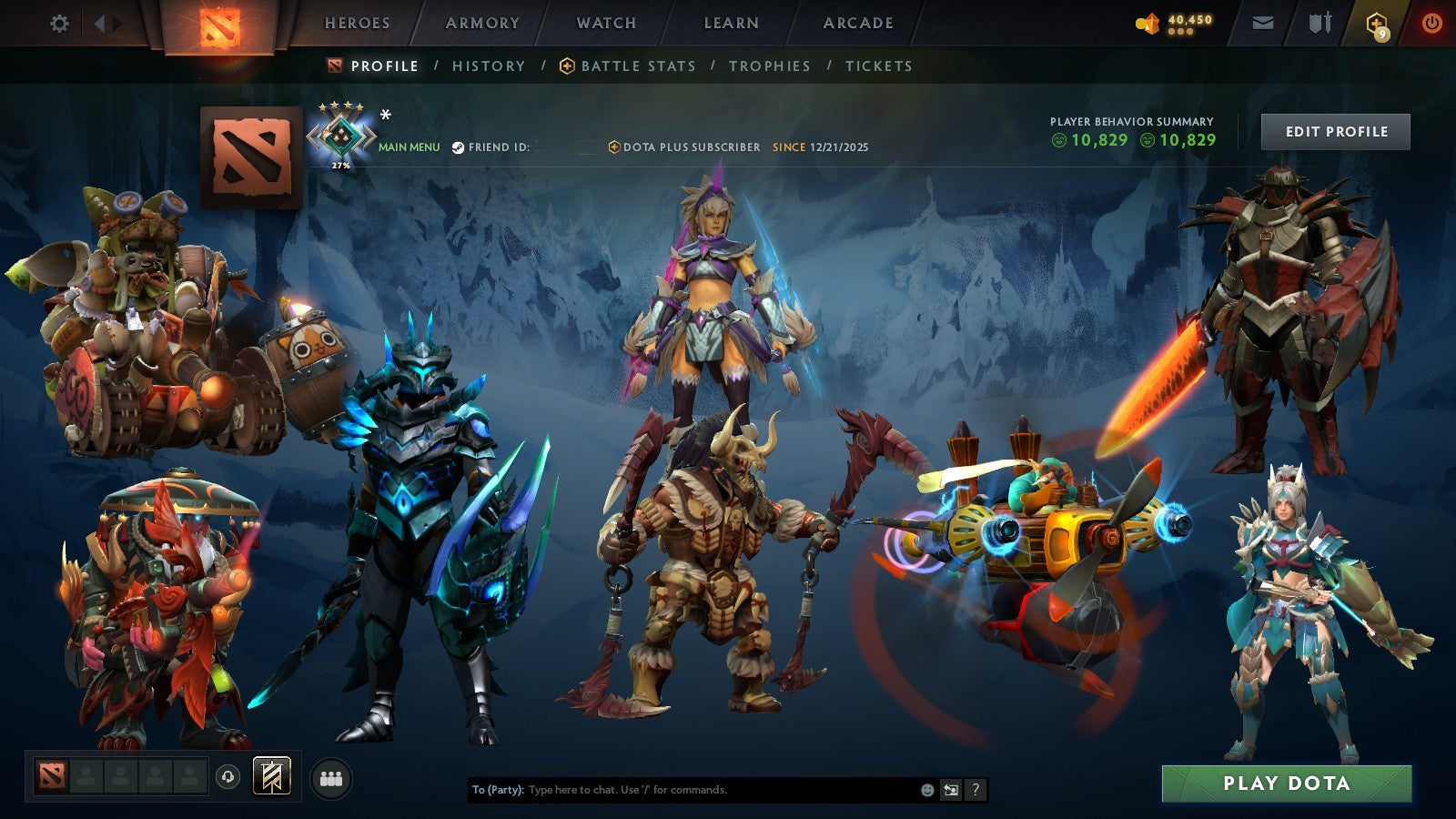Open the Watch menu

(605, 24)
